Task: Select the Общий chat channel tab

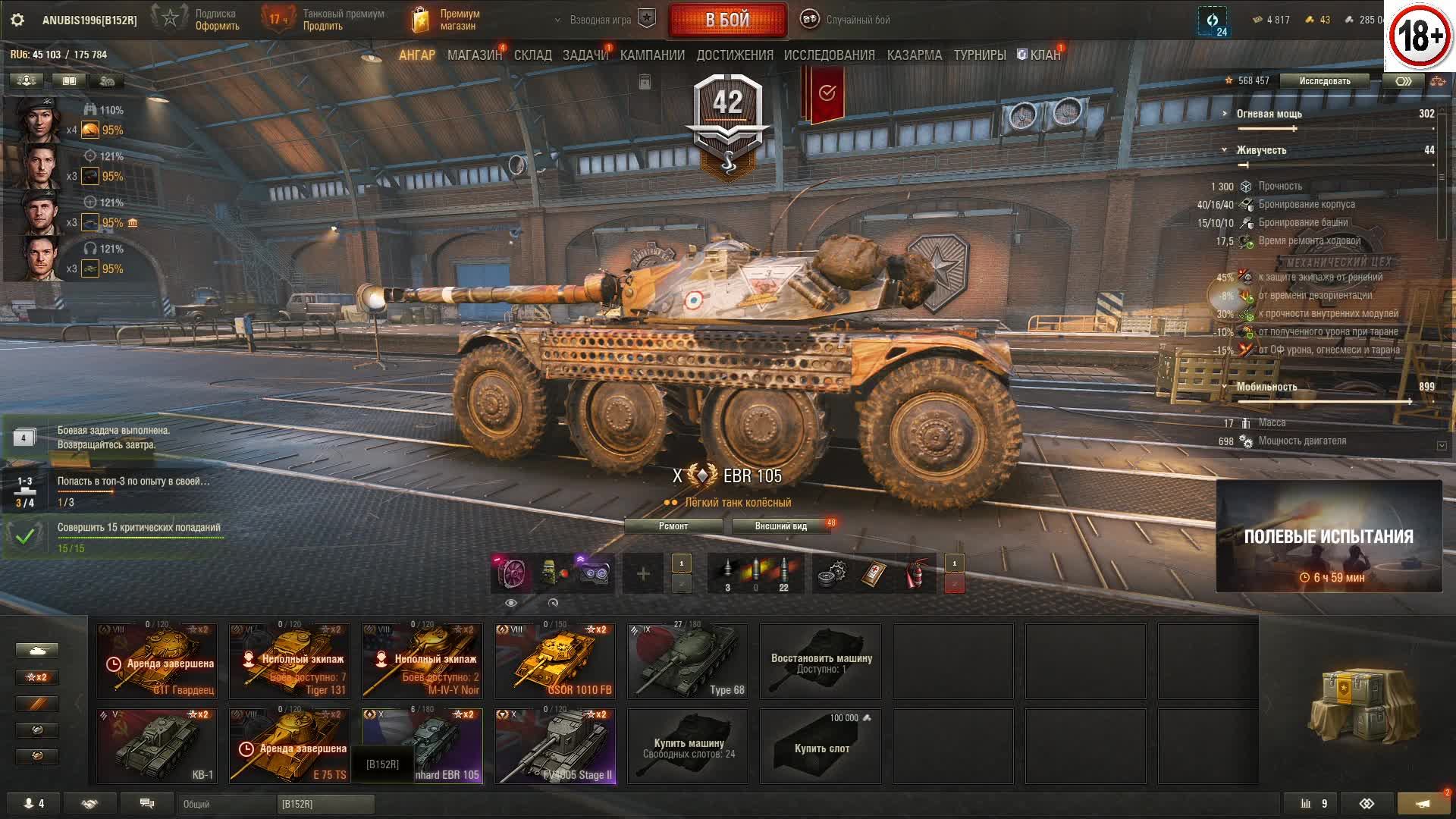Action: click(227, 804)
